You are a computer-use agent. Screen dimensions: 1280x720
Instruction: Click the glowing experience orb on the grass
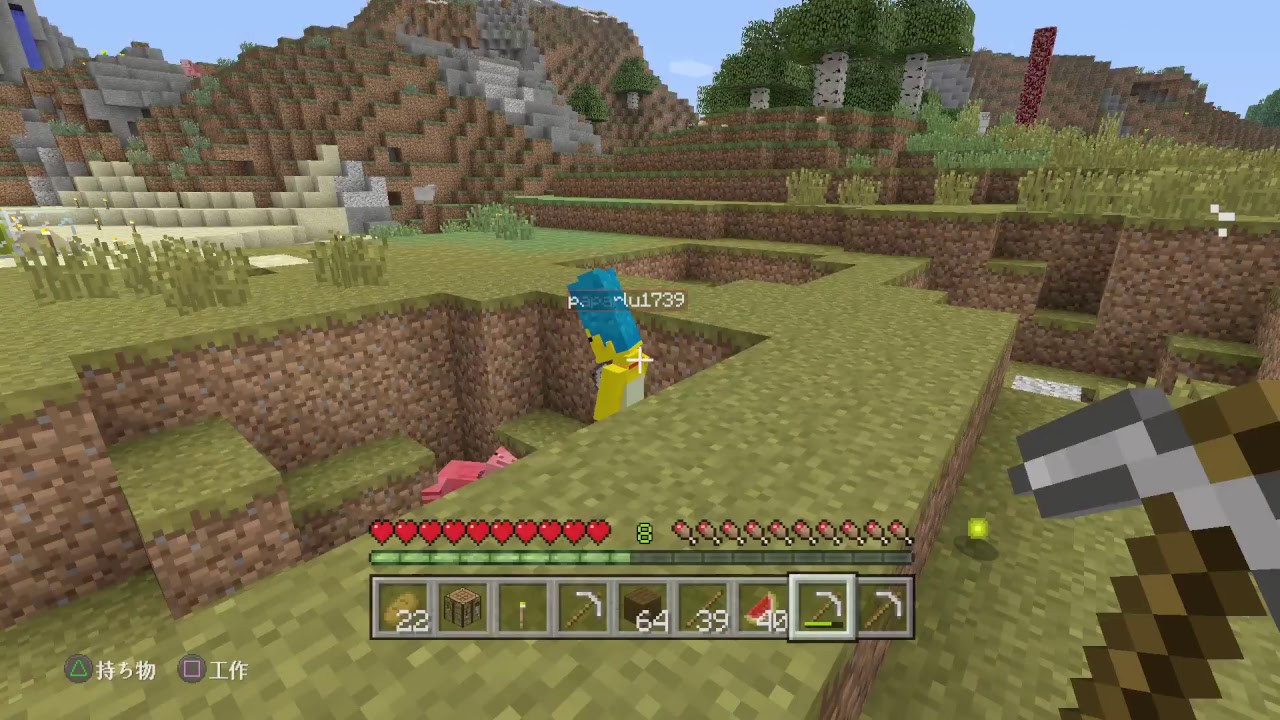(x=977, y=529)
